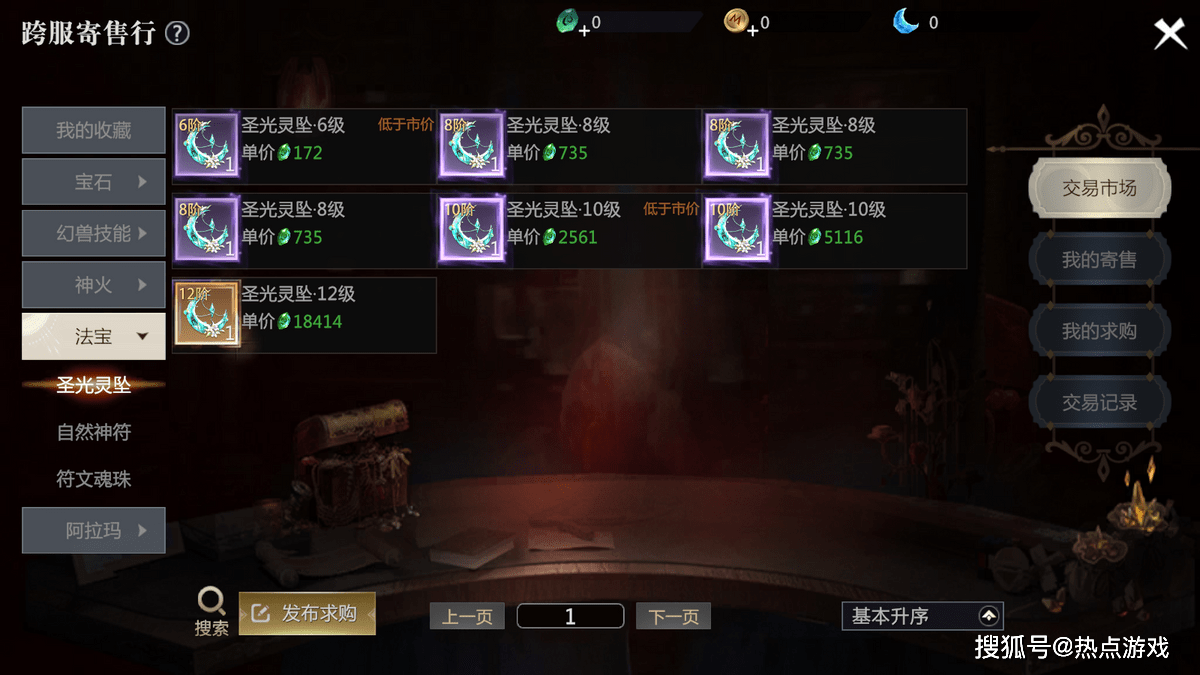Pick the 圣光灵坠·12级 listing priced 18414
The width and height of the screenshot is (1200, 675).
coord(304,315)
